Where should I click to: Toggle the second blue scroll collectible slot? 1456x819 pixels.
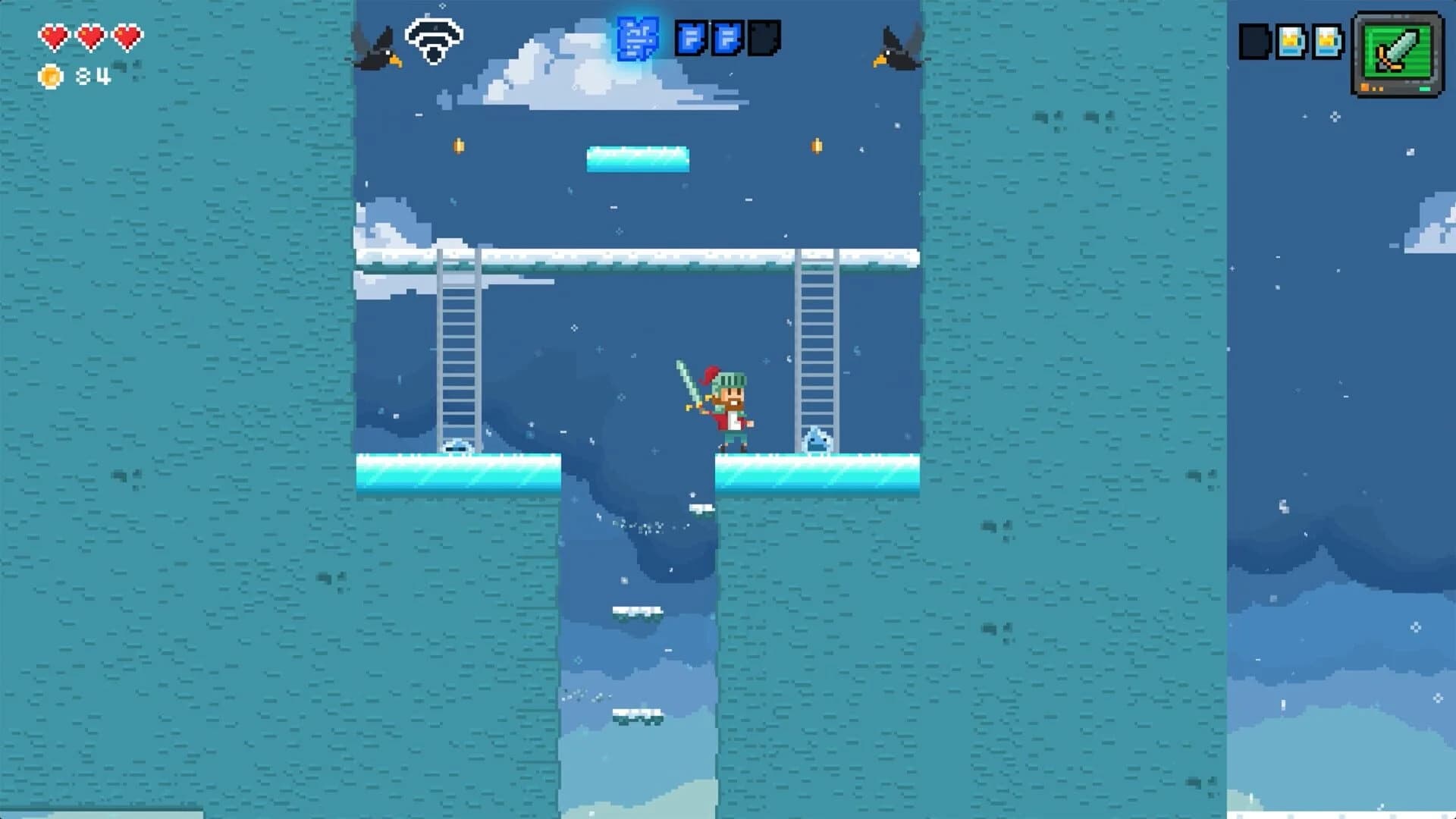(x=726, y=38)
